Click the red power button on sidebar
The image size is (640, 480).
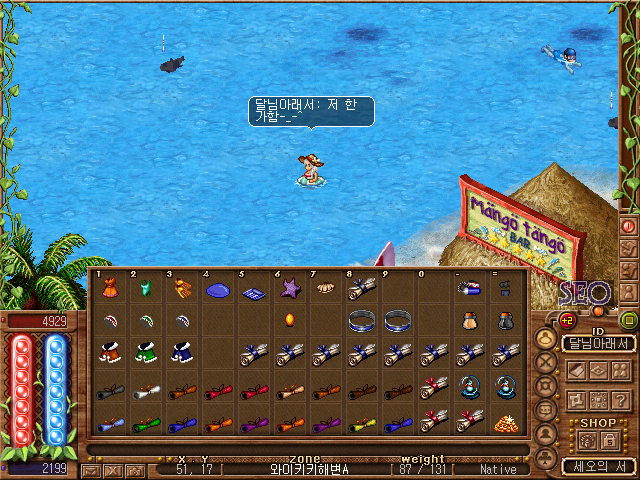pos(630,226)
